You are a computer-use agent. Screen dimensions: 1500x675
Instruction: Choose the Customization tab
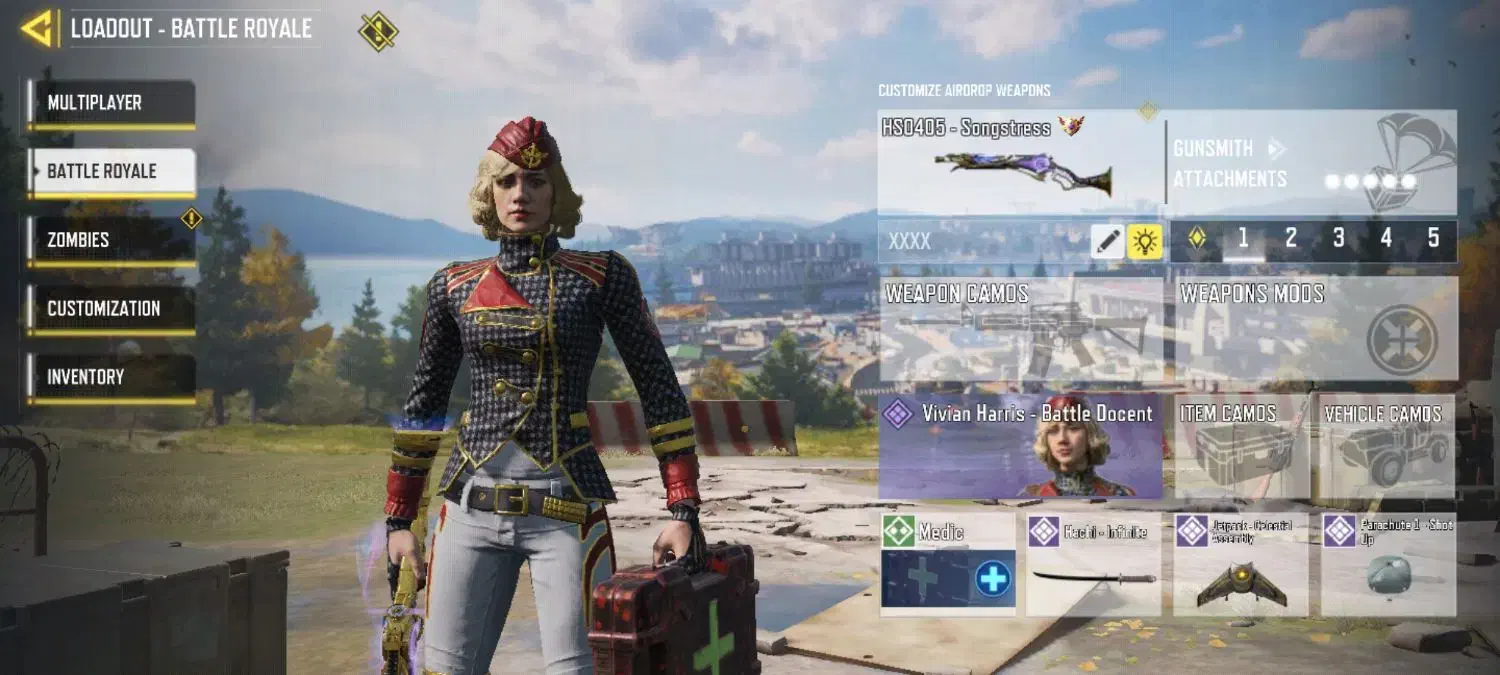click(111, 309)
